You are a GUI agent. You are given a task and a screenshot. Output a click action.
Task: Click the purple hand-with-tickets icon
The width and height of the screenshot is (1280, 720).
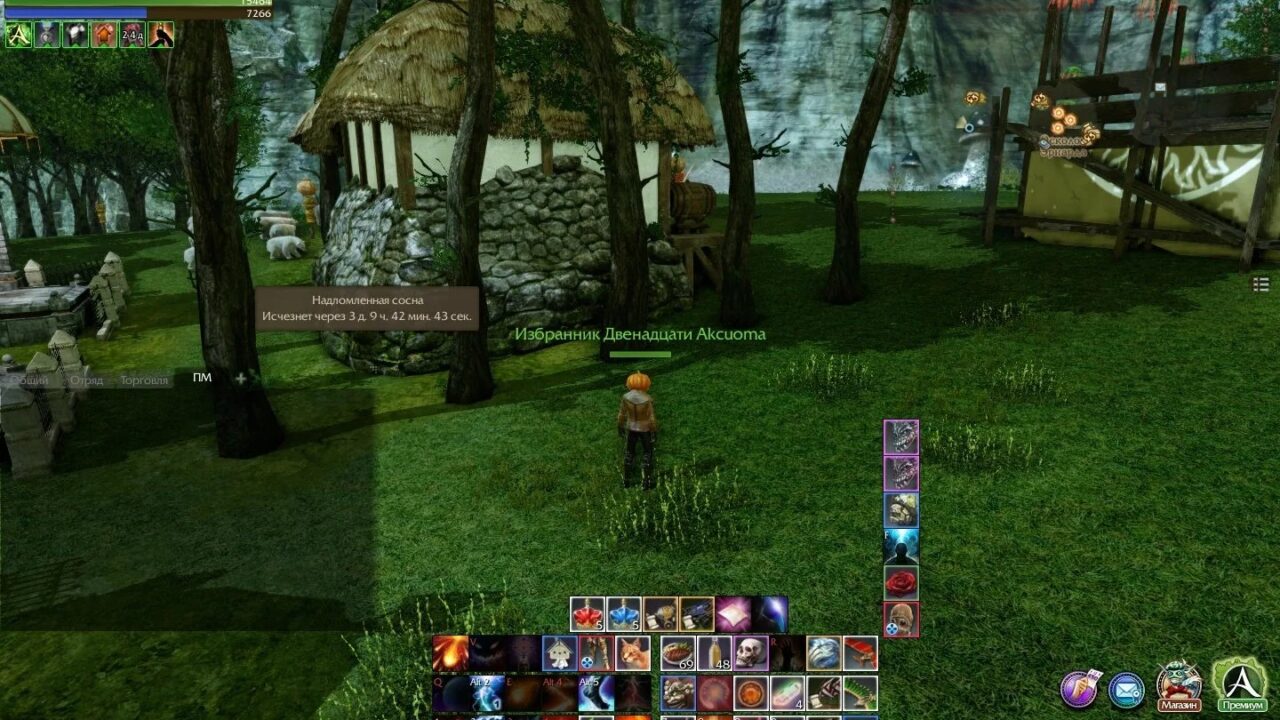1079,689
